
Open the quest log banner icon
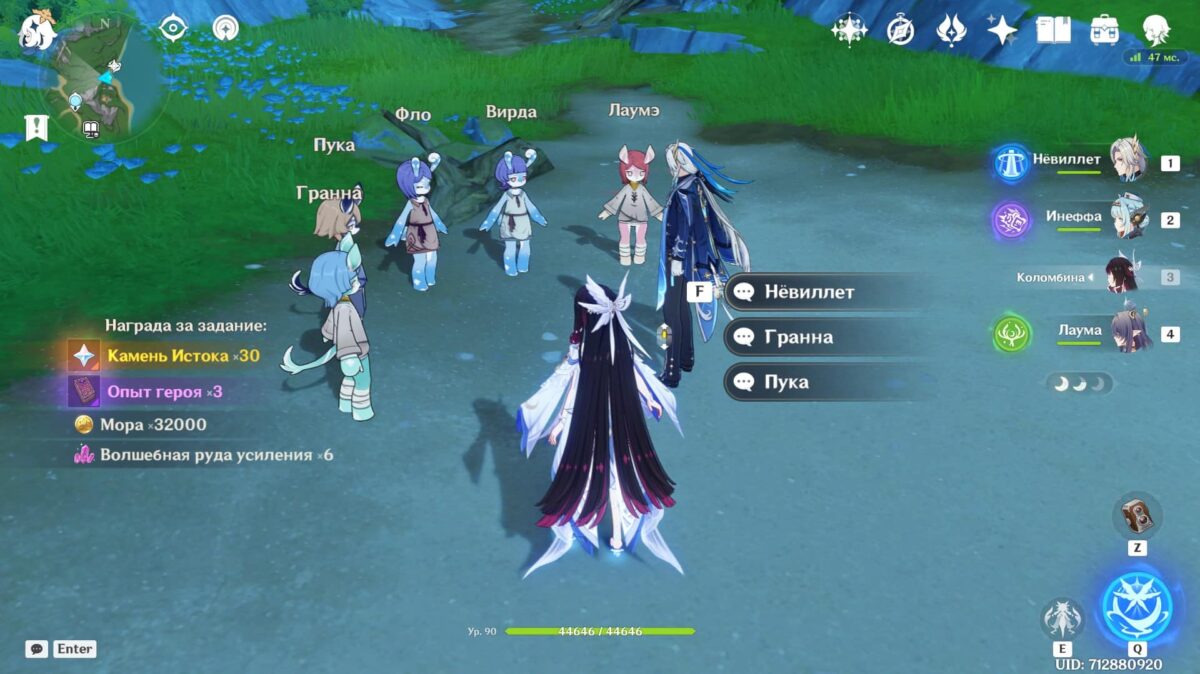pos(37,127)
